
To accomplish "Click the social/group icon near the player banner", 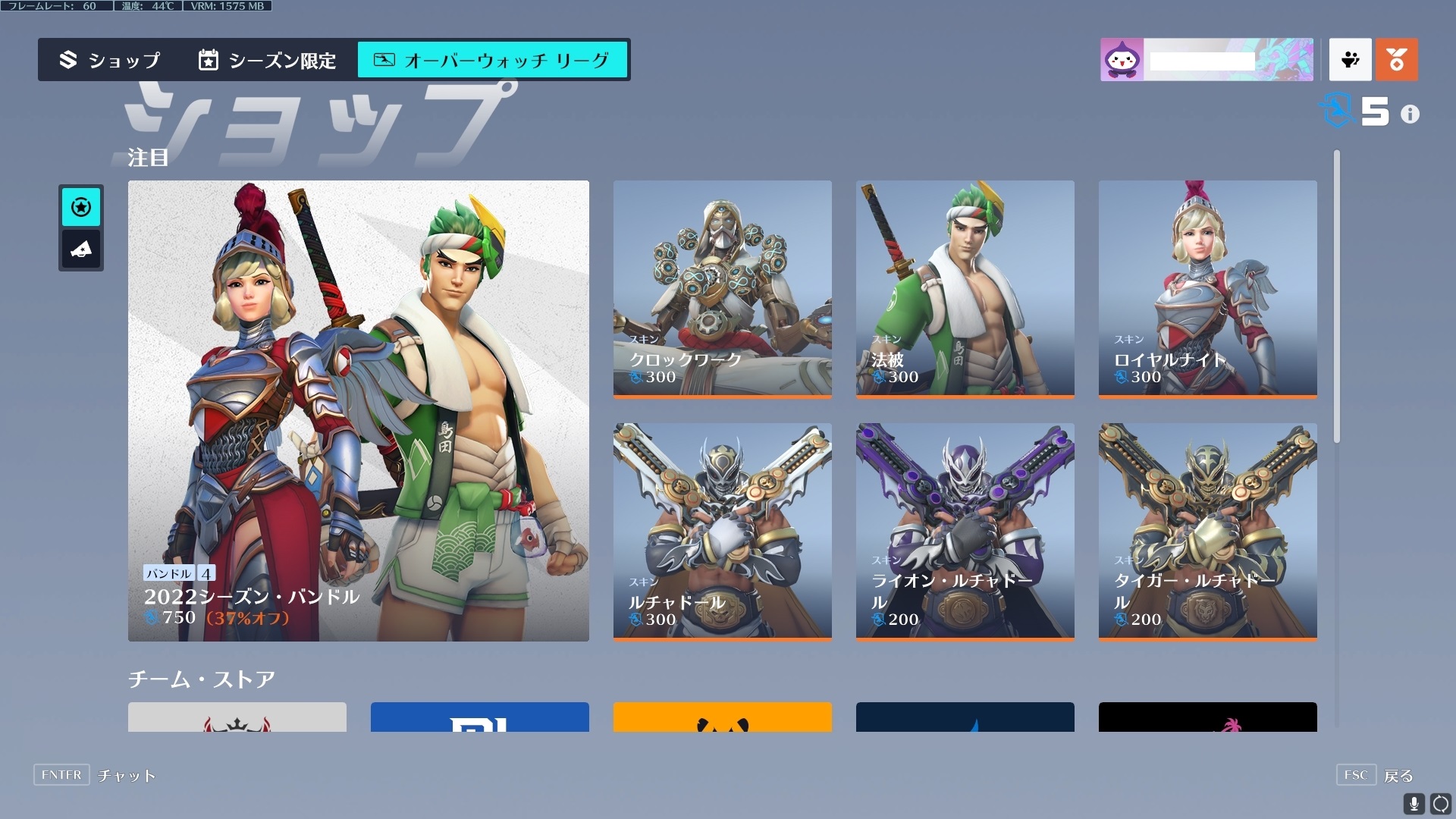I will tap(1351, 60).
